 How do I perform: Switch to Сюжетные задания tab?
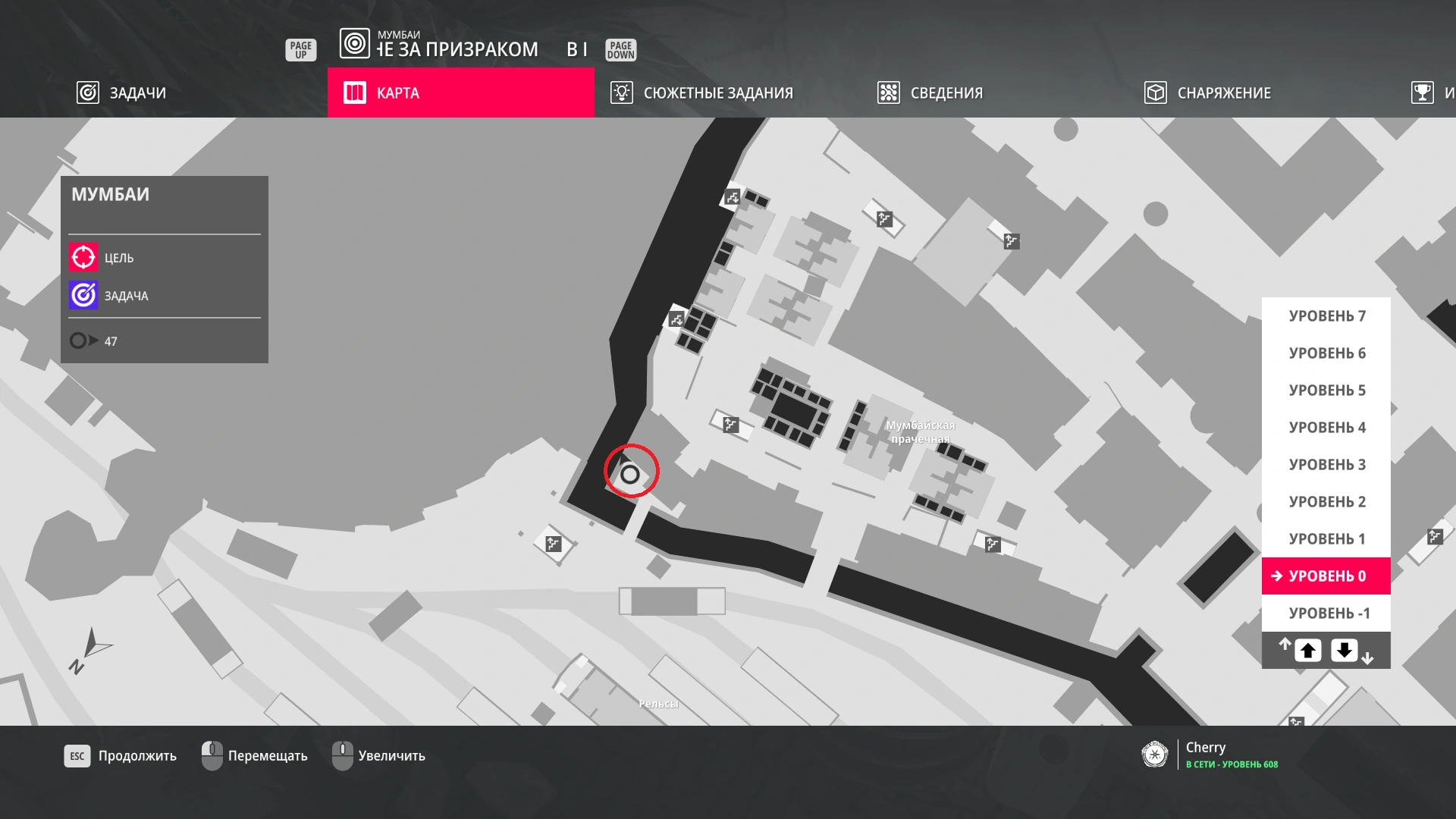click(702, 93)
